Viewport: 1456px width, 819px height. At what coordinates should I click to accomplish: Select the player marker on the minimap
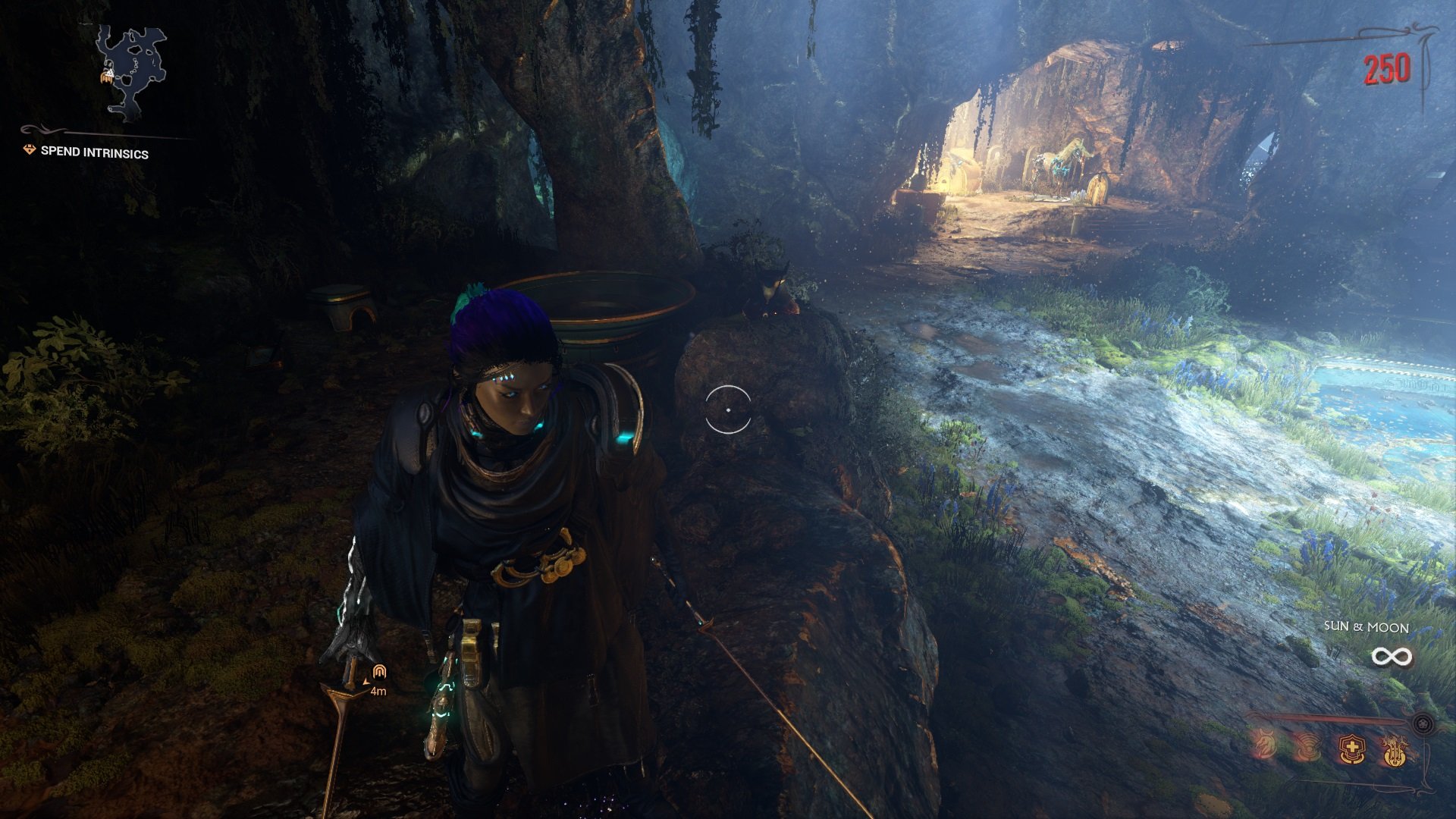(111, 71)
